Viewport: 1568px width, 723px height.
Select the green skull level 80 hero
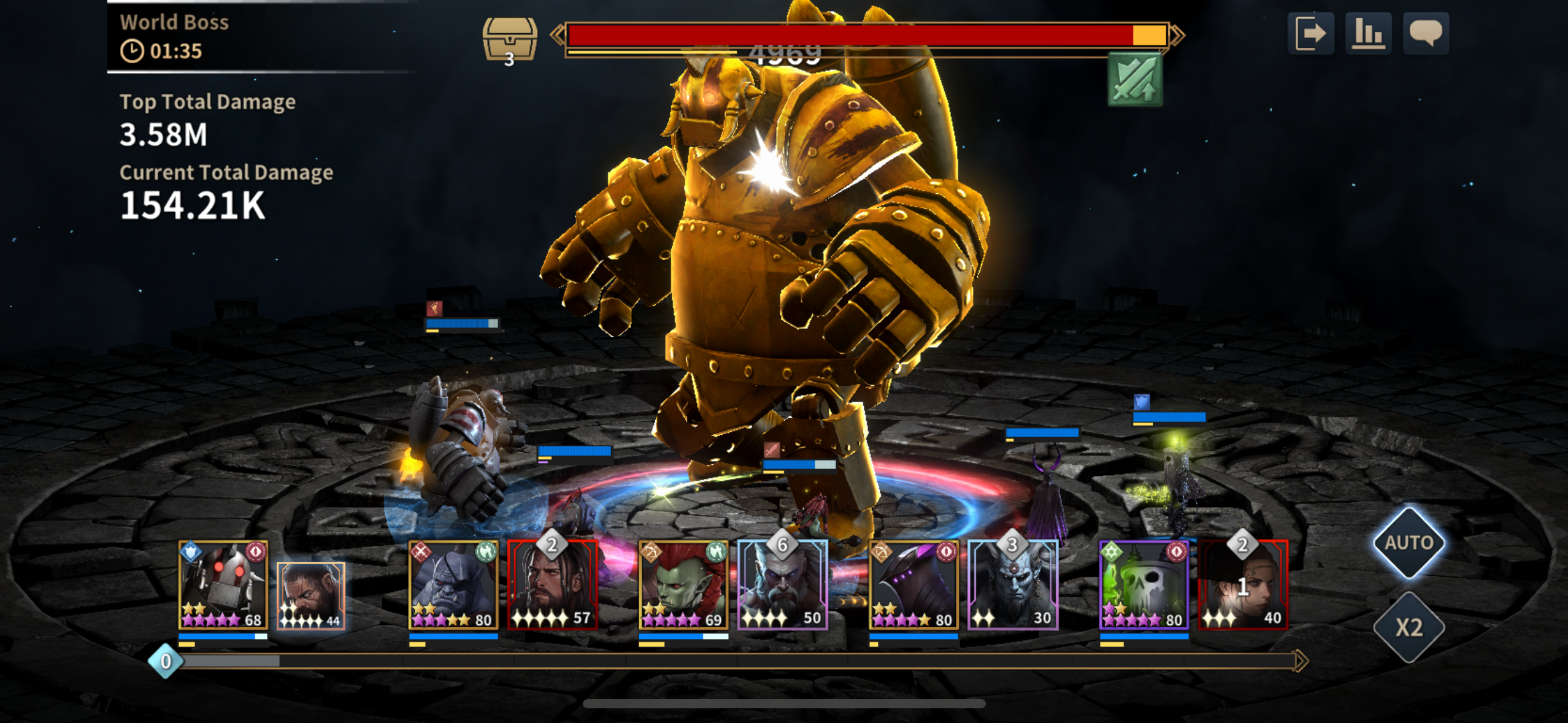(1144, 585)
